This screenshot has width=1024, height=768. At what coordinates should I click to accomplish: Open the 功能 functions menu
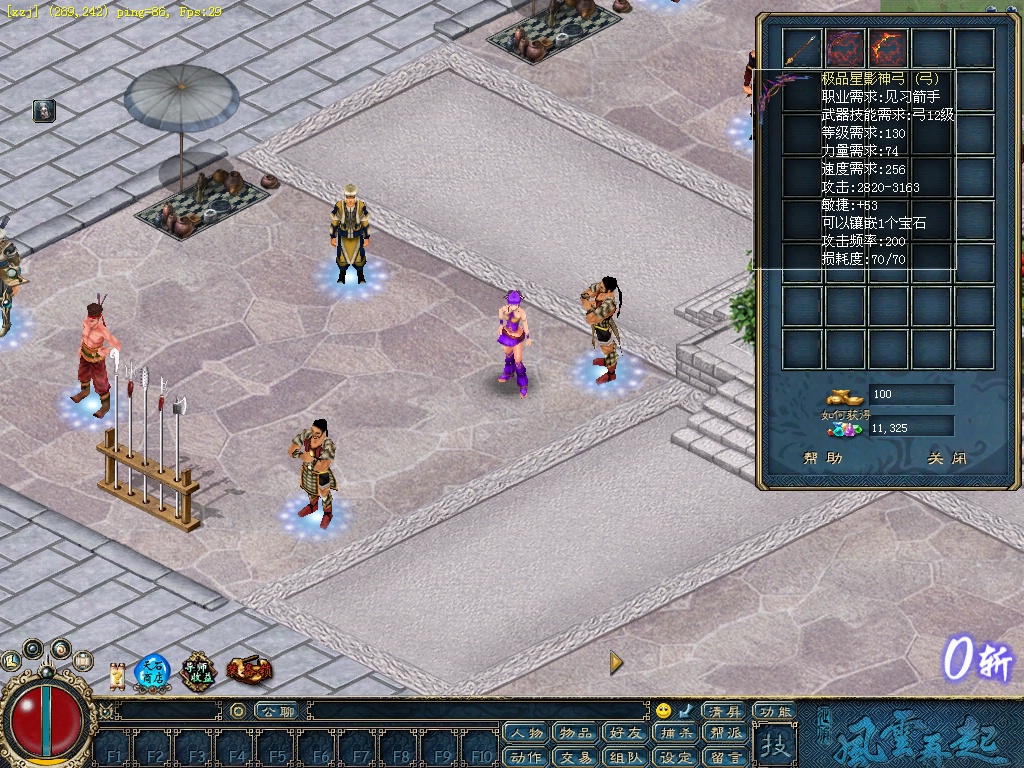[774, 711]
